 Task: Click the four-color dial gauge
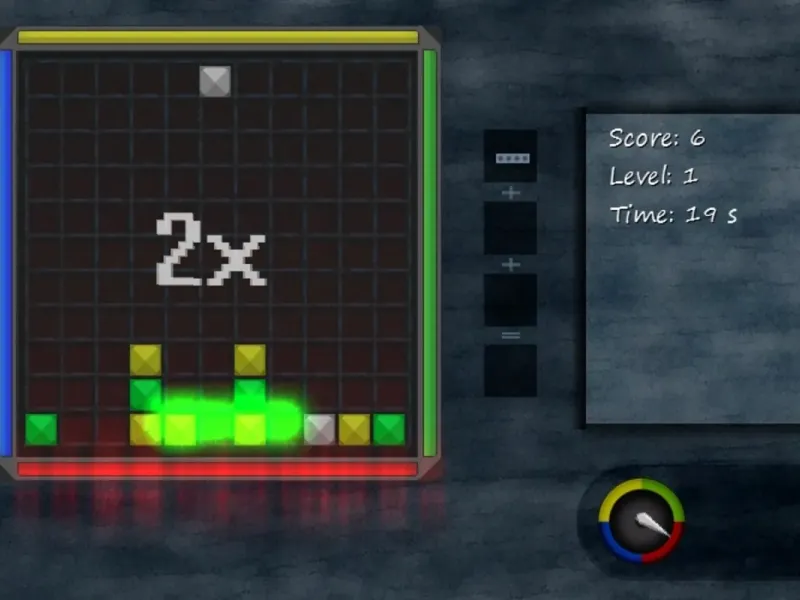click(641, 520)
